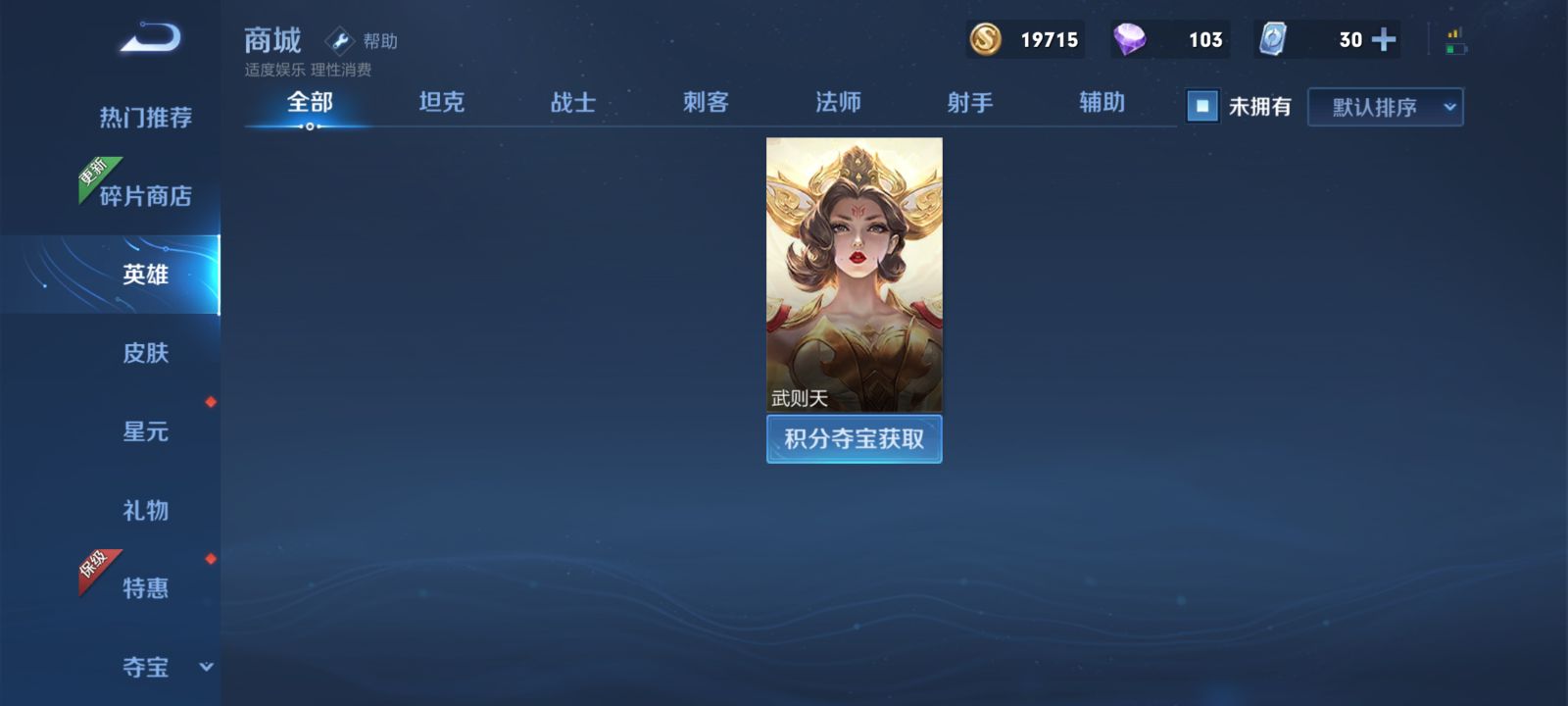Image resolution: width=1568 pixels, height=706 pixels.
Task: Open the 帮助 help page
Action: click(x=363, y=41)
